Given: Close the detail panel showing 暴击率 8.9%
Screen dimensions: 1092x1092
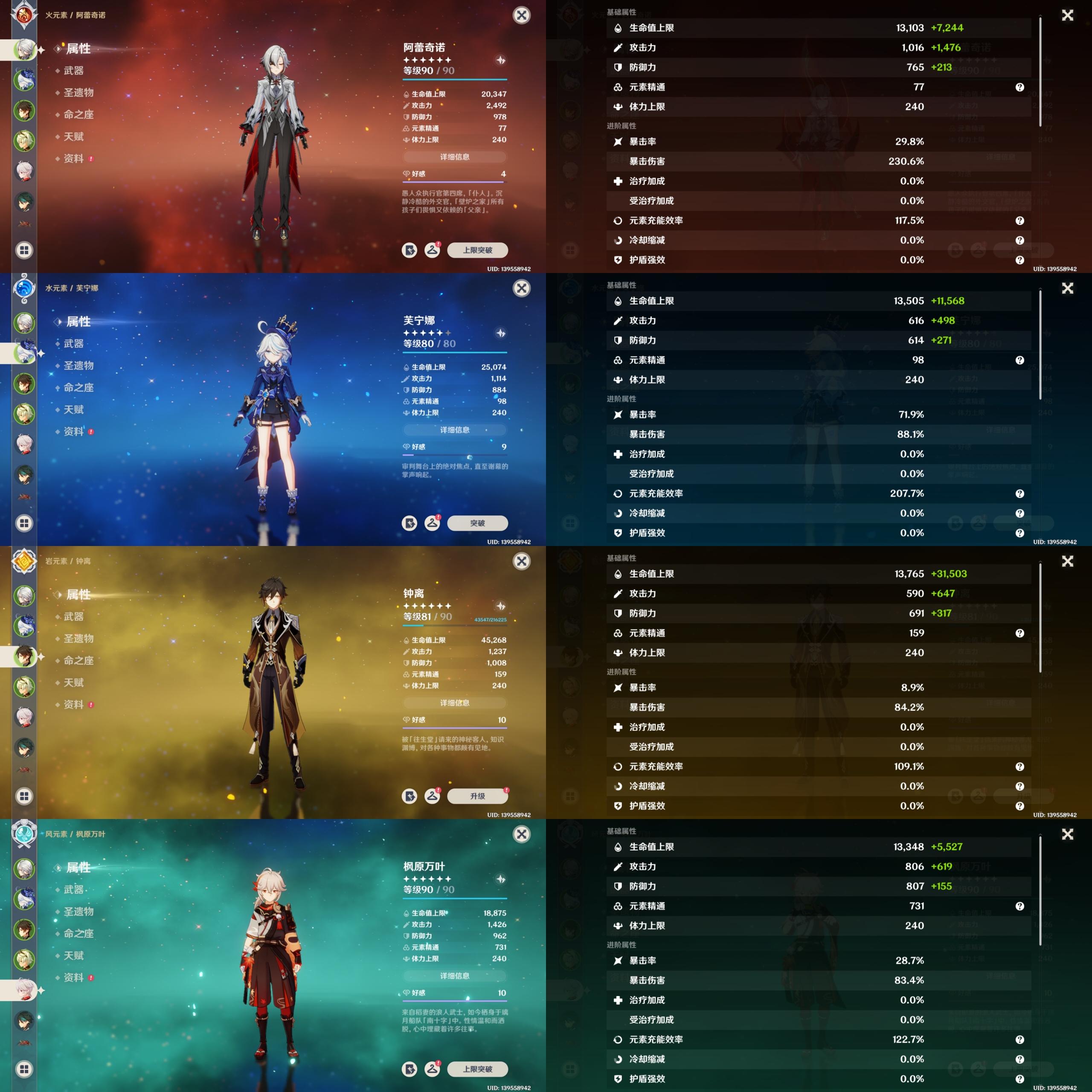Looking at the screenshot, I should pos(1067,561).
